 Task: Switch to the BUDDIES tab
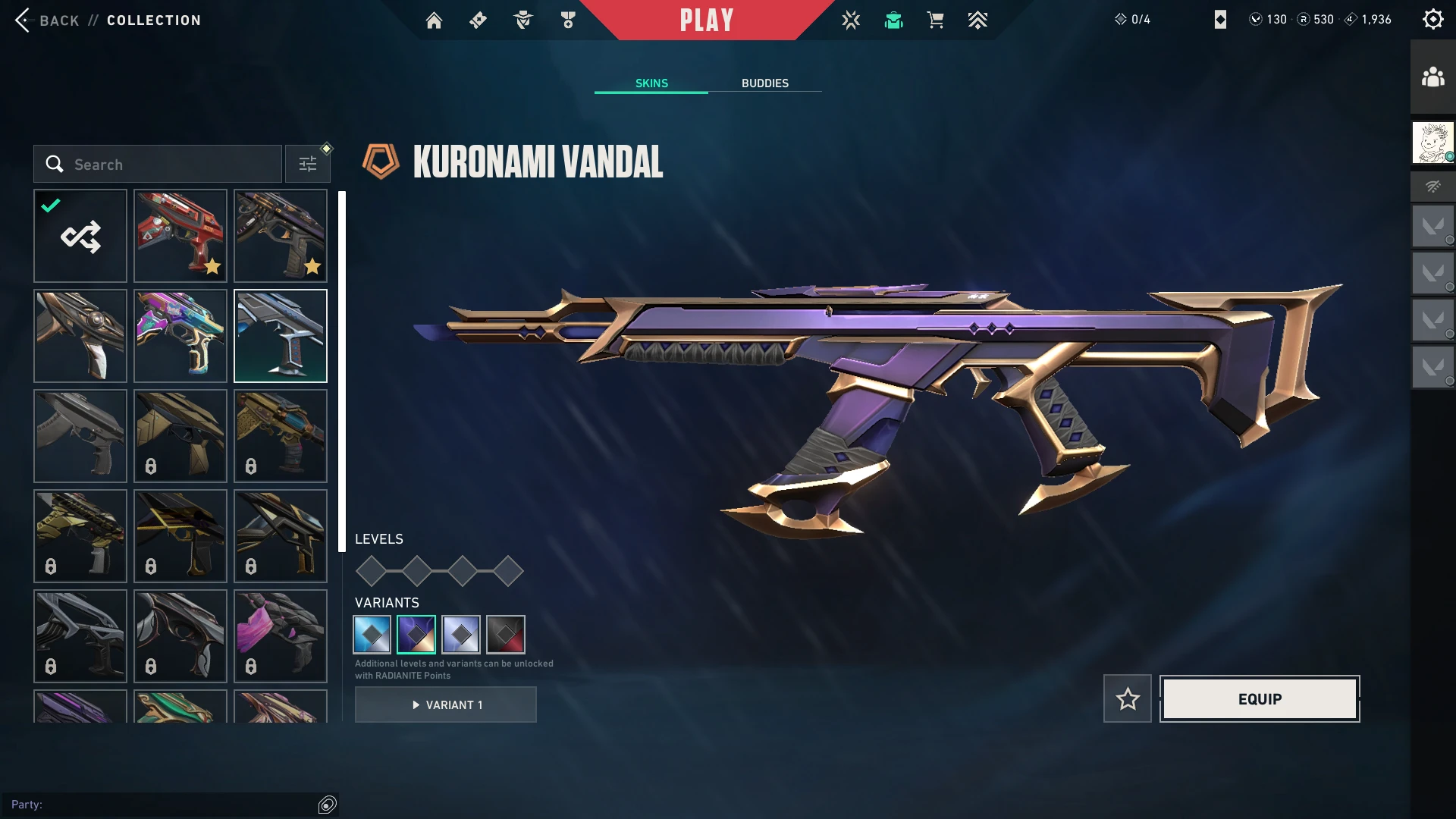(765, 83)
